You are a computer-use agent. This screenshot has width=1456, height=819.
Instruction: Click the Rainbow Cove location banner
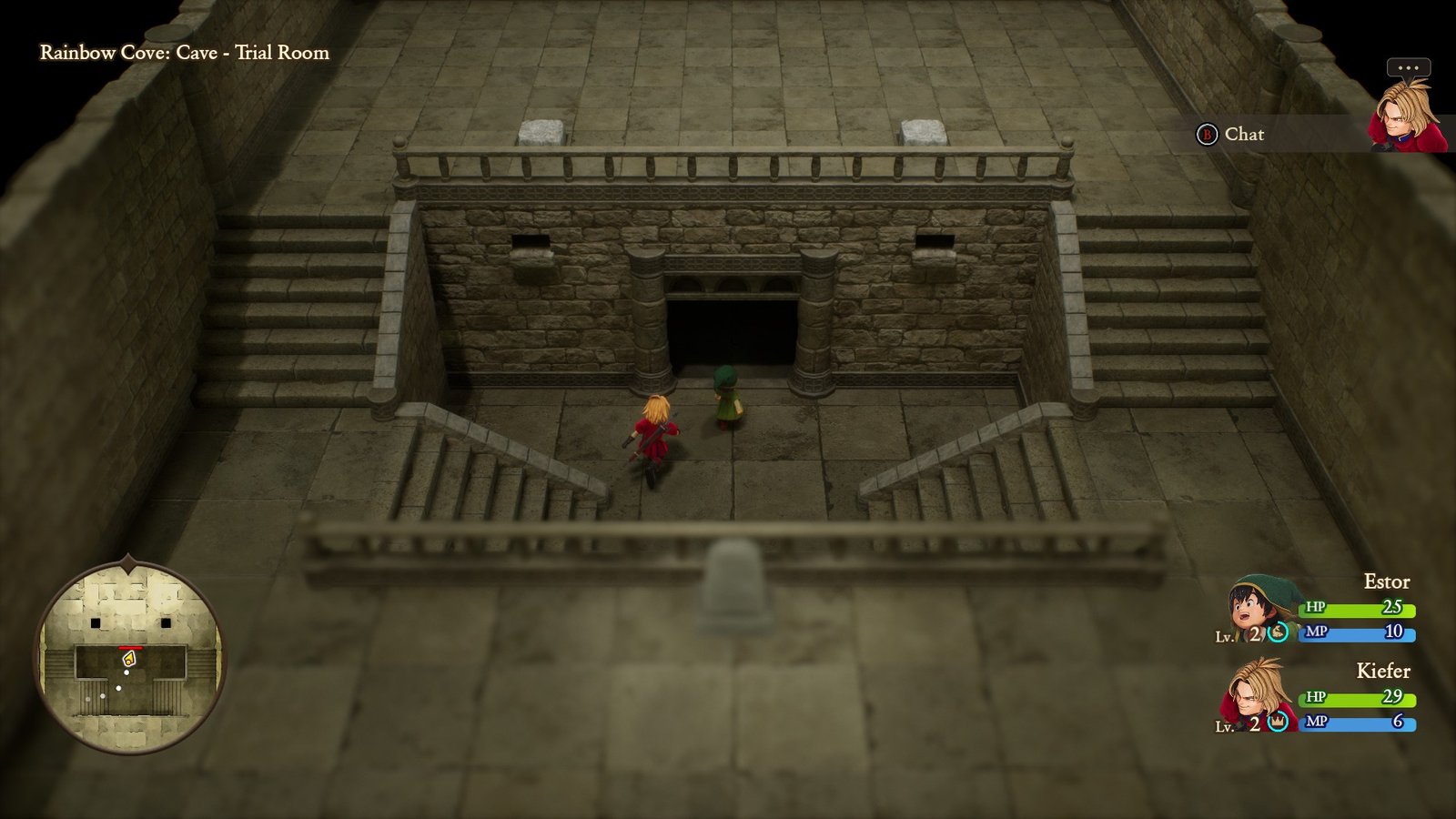tap(182, 53)
